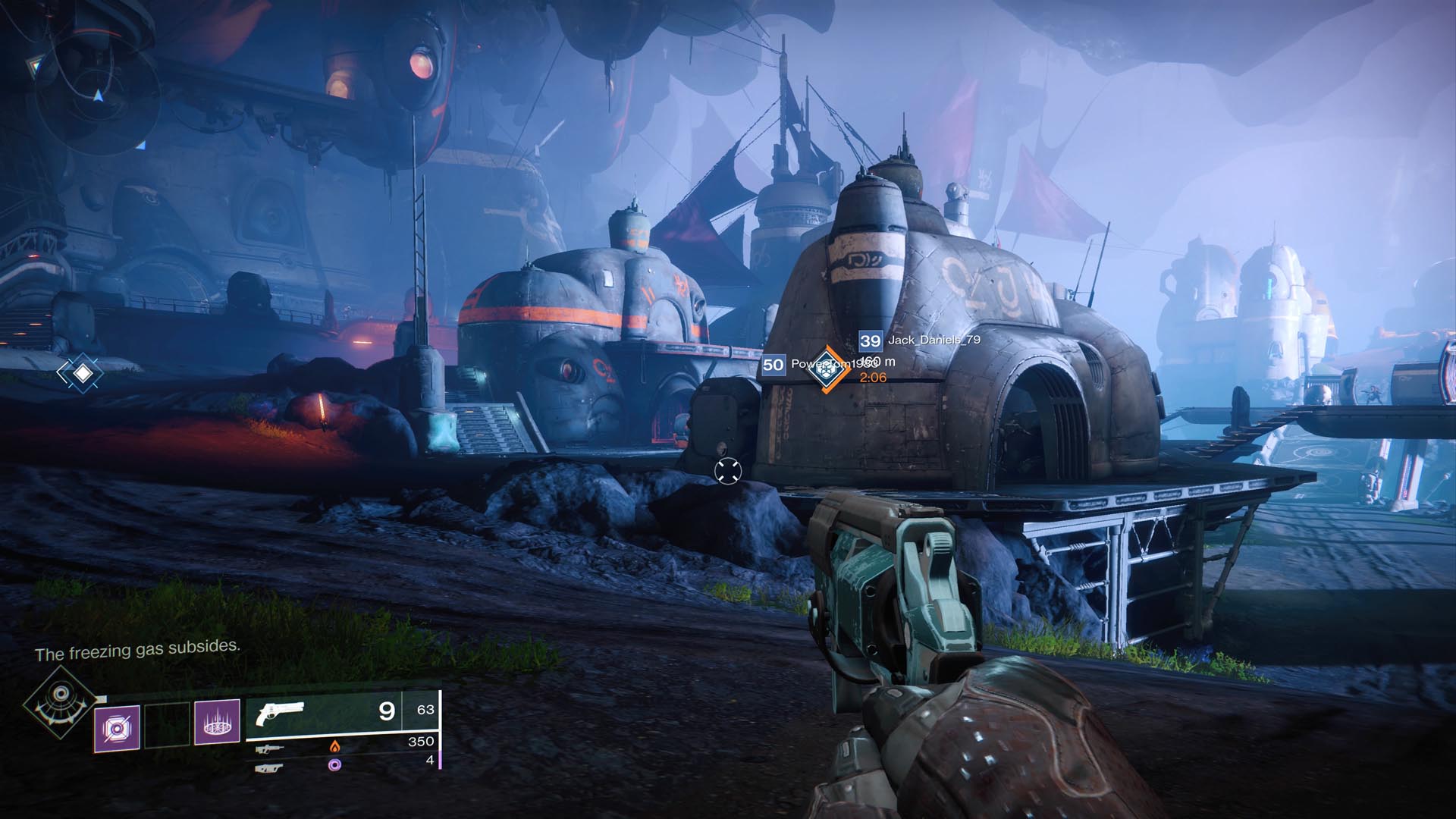Click Jack_Daniels_79's nameplate
The height and width of the screenshot is (819, 1456).
click(x=934, y=340)
